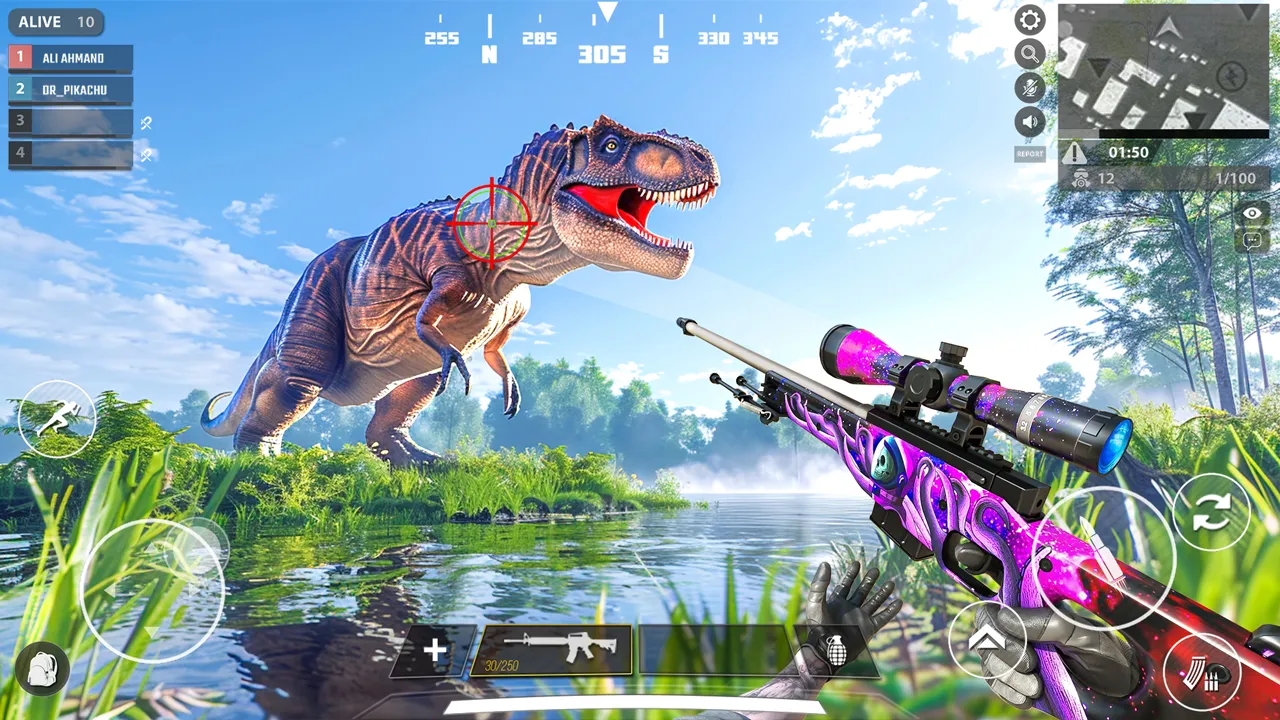Reload using the magazine ammo button
Image resolution: width=1280 pixels, height=720 pixels.
[x=1202, y=671]
